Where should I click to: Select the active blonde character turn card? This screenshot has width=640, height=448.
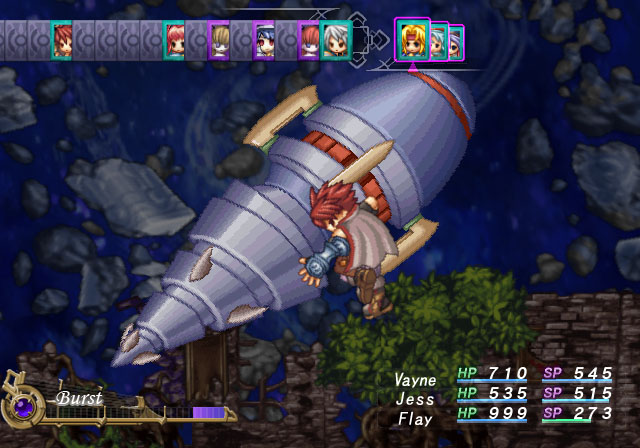[x=412, y=42]
